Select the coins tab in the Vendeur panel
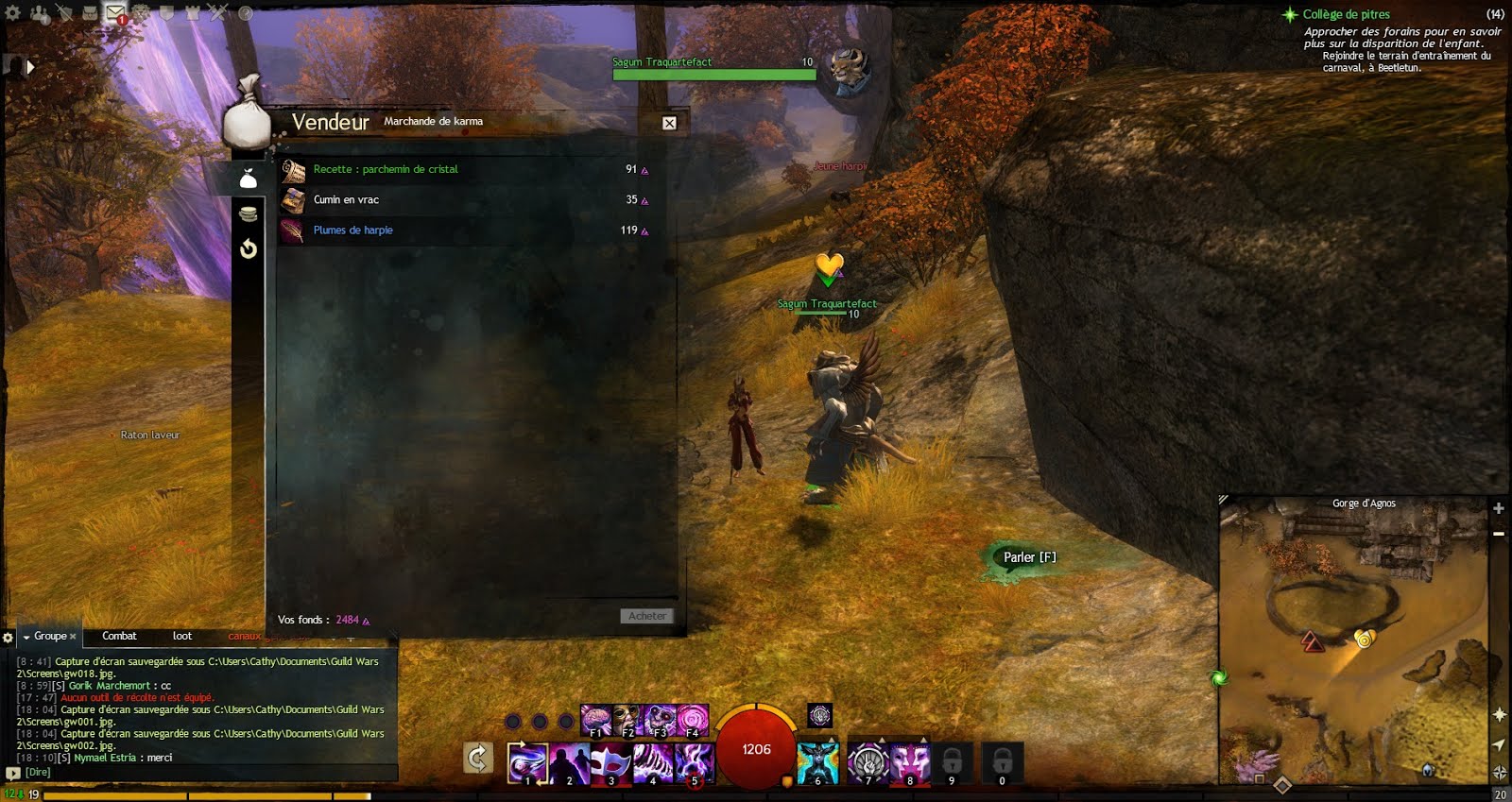Screen dimensions: 1512x802 click(248, 213)
